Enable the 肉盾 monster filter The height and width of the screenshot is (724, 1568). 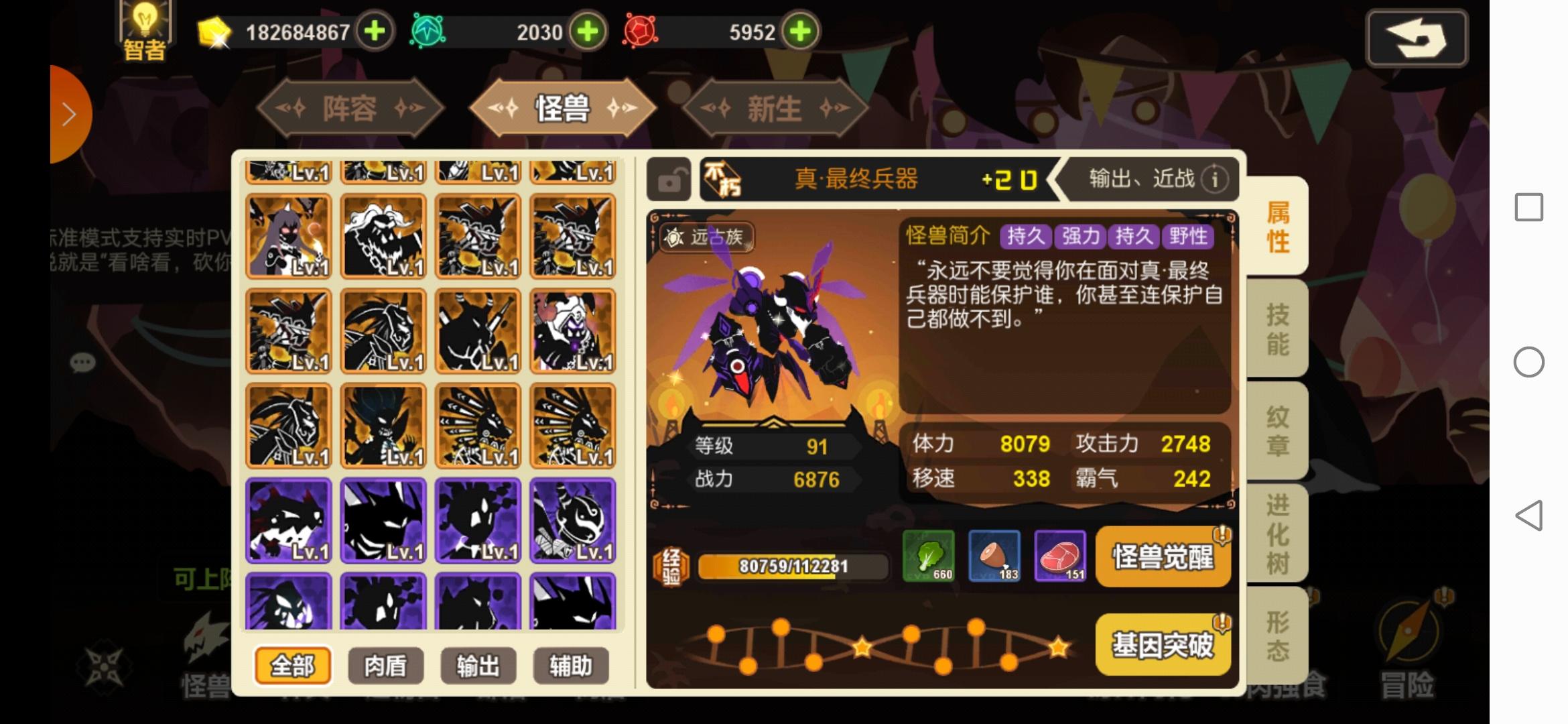385,665
